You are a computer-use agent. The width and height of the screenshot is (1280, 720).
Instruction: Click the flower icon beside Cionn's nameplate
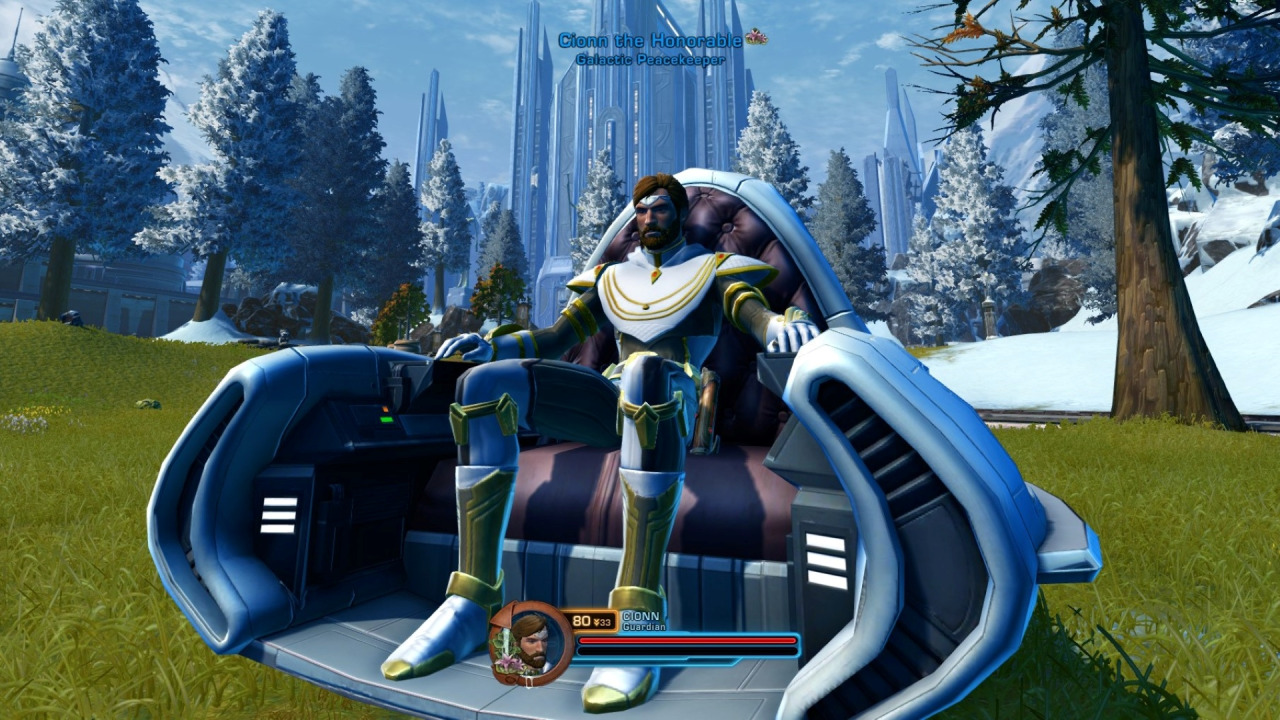tap(759, 37)
